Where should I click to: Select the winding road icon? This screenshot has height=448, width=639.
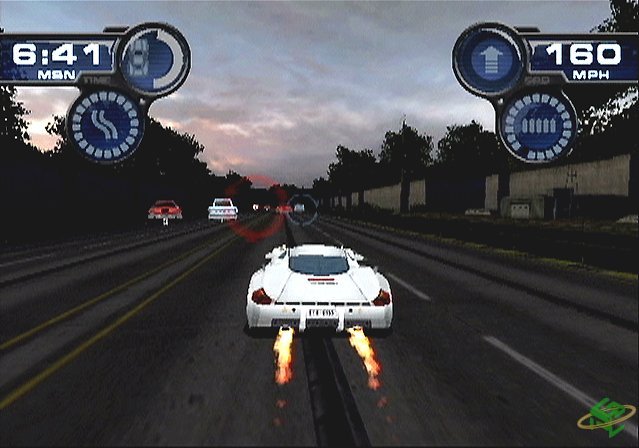point(106,125)
